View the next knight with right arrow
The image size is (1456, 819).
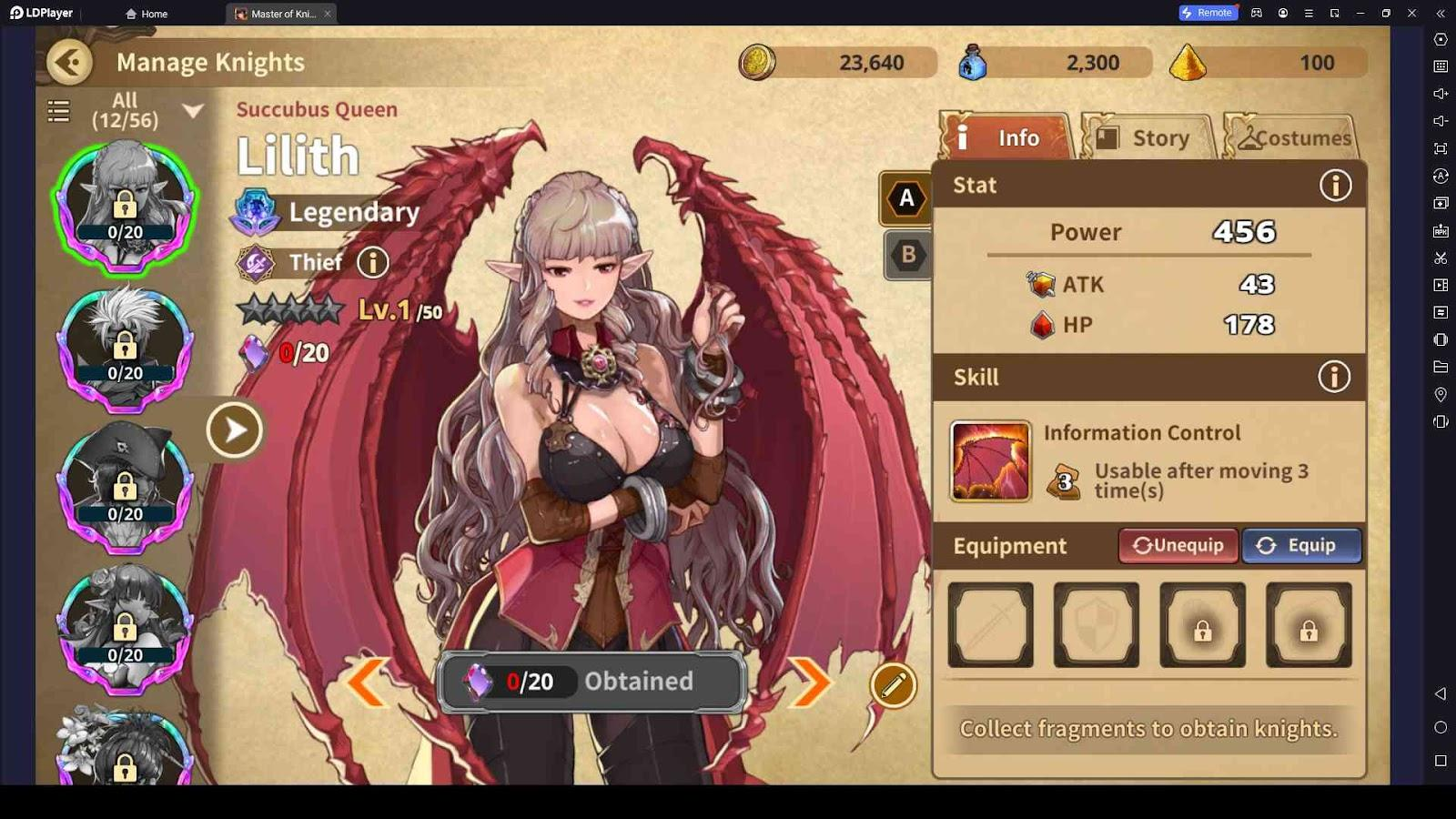(x=809, y=682)
